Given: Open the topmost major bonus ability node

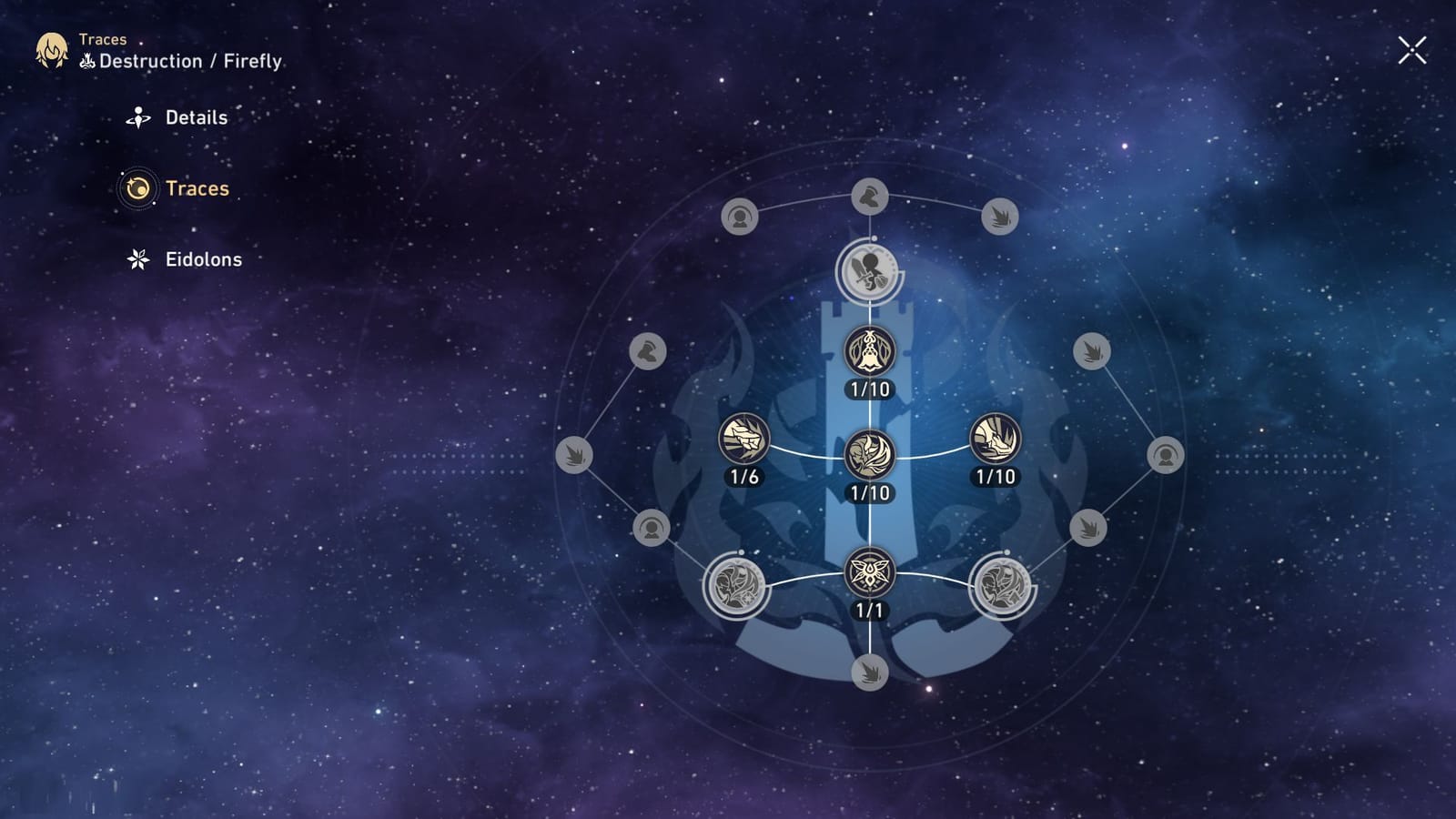Looking at the screenshot, I should 869,270.
